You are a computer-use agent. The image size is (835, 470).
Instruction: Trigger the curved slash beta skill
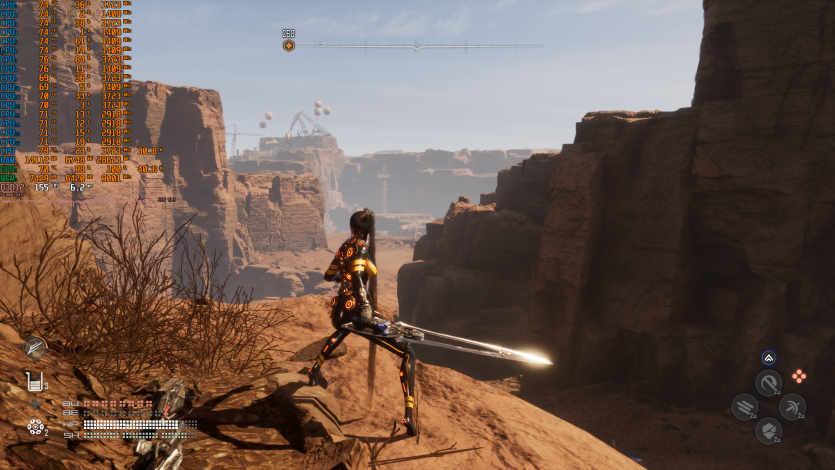click(768, 383)
